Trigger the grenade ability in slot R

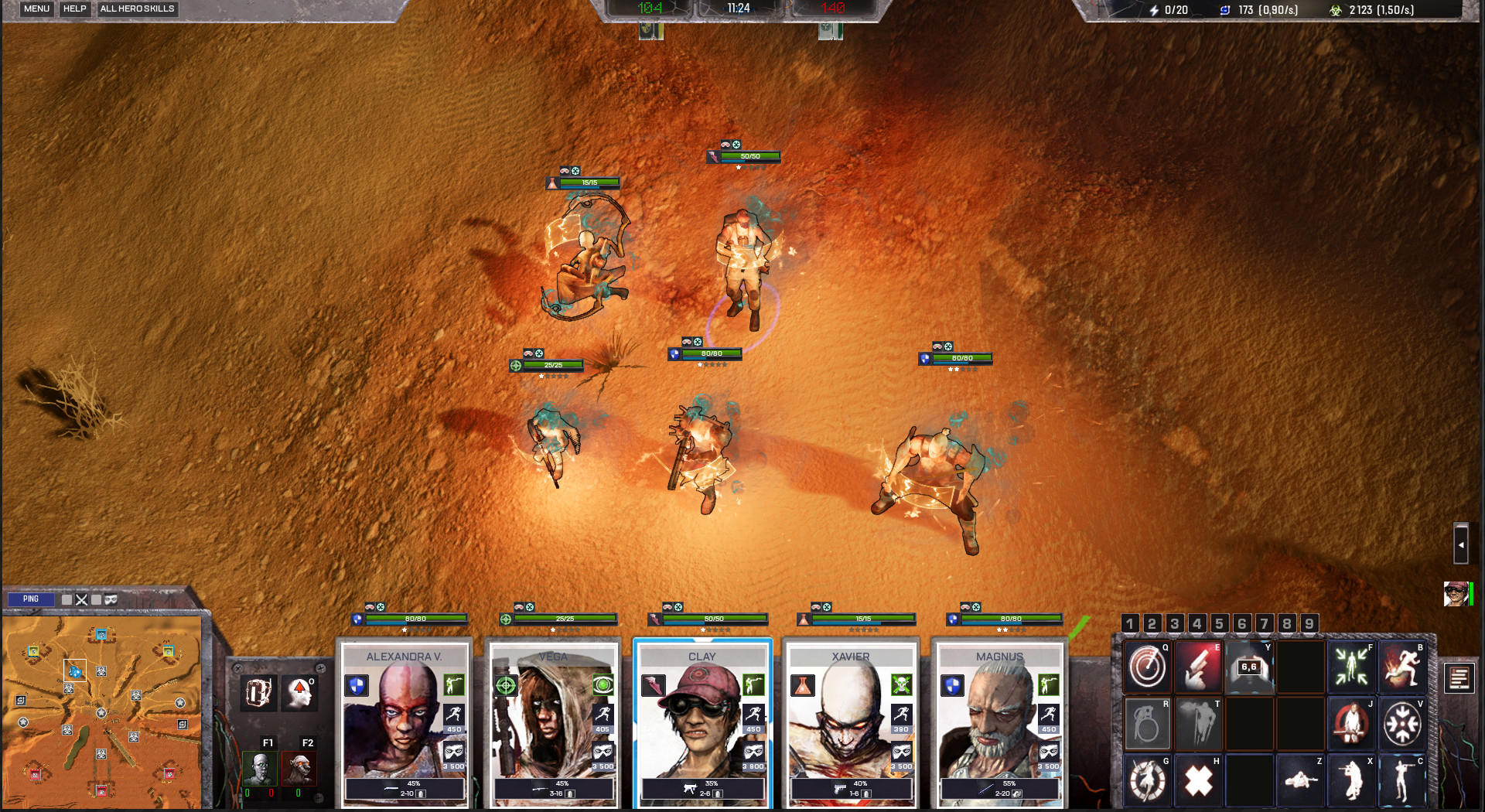pos(1146,725)
